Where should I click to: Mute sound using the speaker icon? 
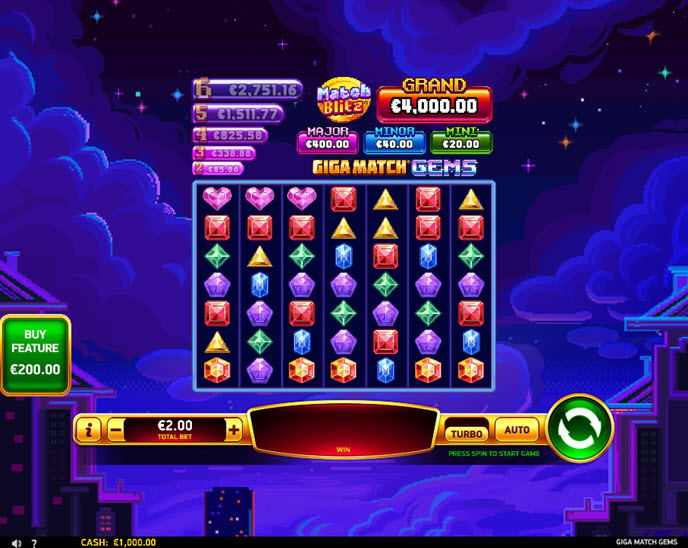click(x=14, y=542)
